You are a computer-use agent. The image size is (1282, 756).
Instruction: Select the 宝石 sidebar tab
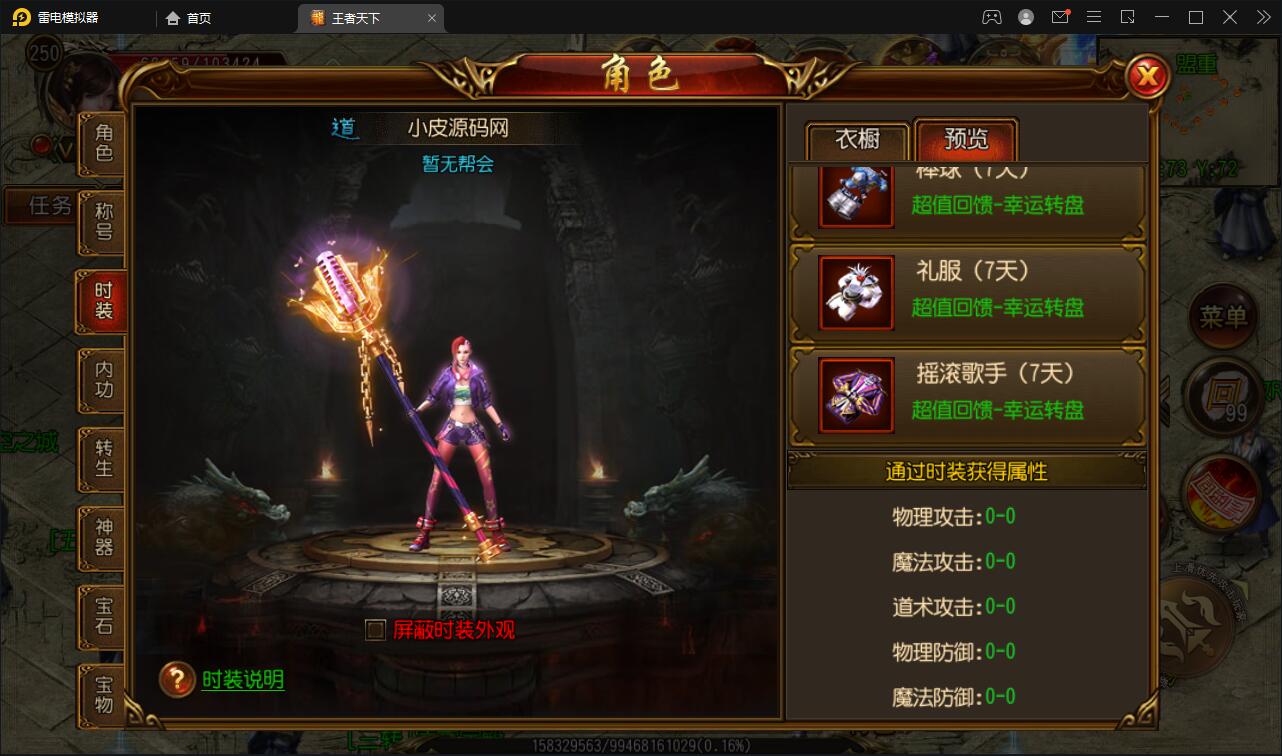coord(100,618)
